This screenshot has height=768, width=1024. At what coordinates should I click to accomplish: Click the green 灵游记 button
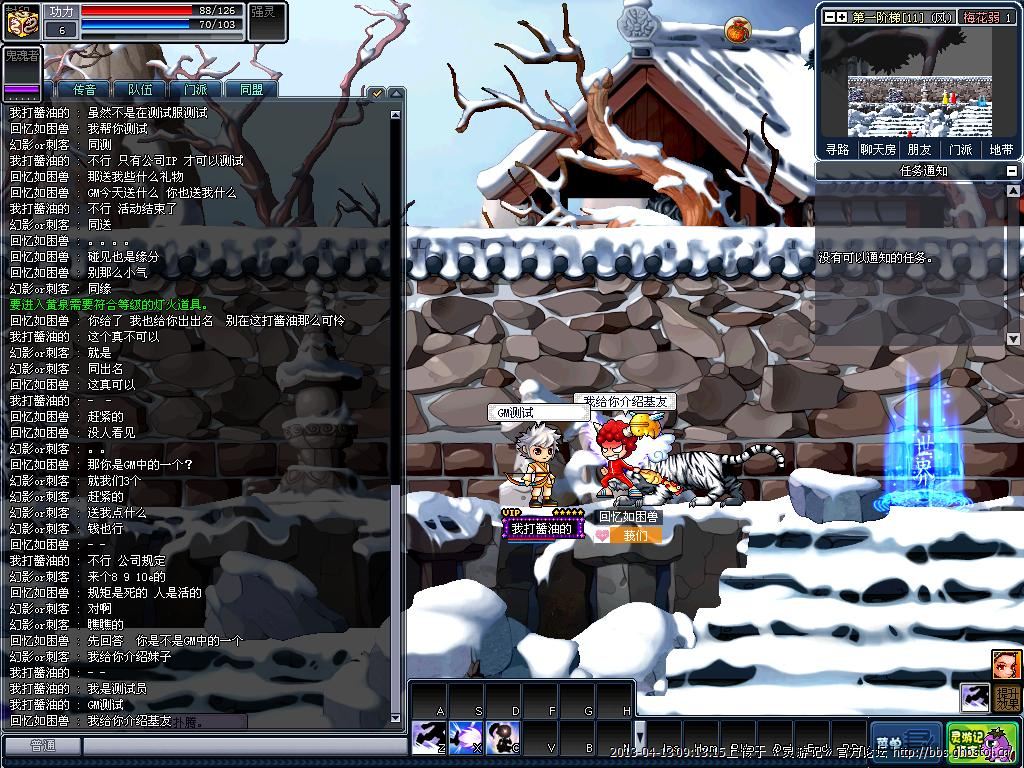coord(981,740)
